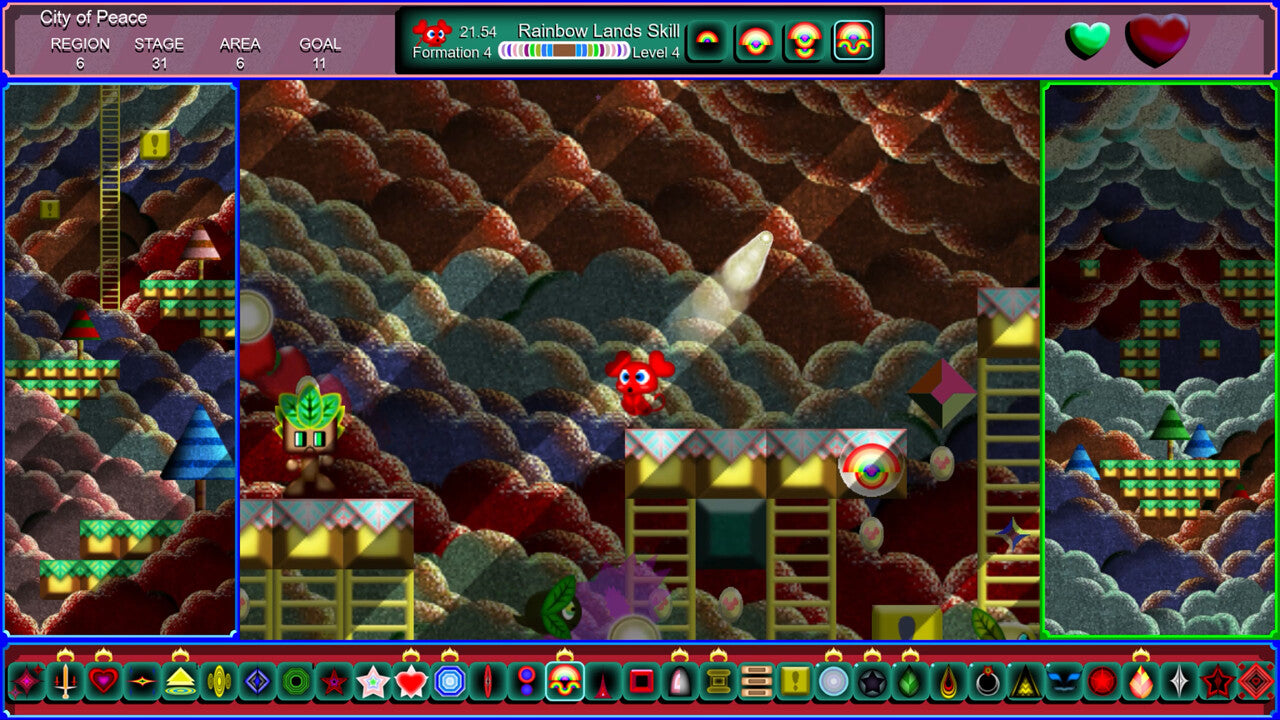Image resolution: width=1280 pixels, height=720 pixels.
Task: Click the left side area preview panel
Action: click(x=120, y=360)
